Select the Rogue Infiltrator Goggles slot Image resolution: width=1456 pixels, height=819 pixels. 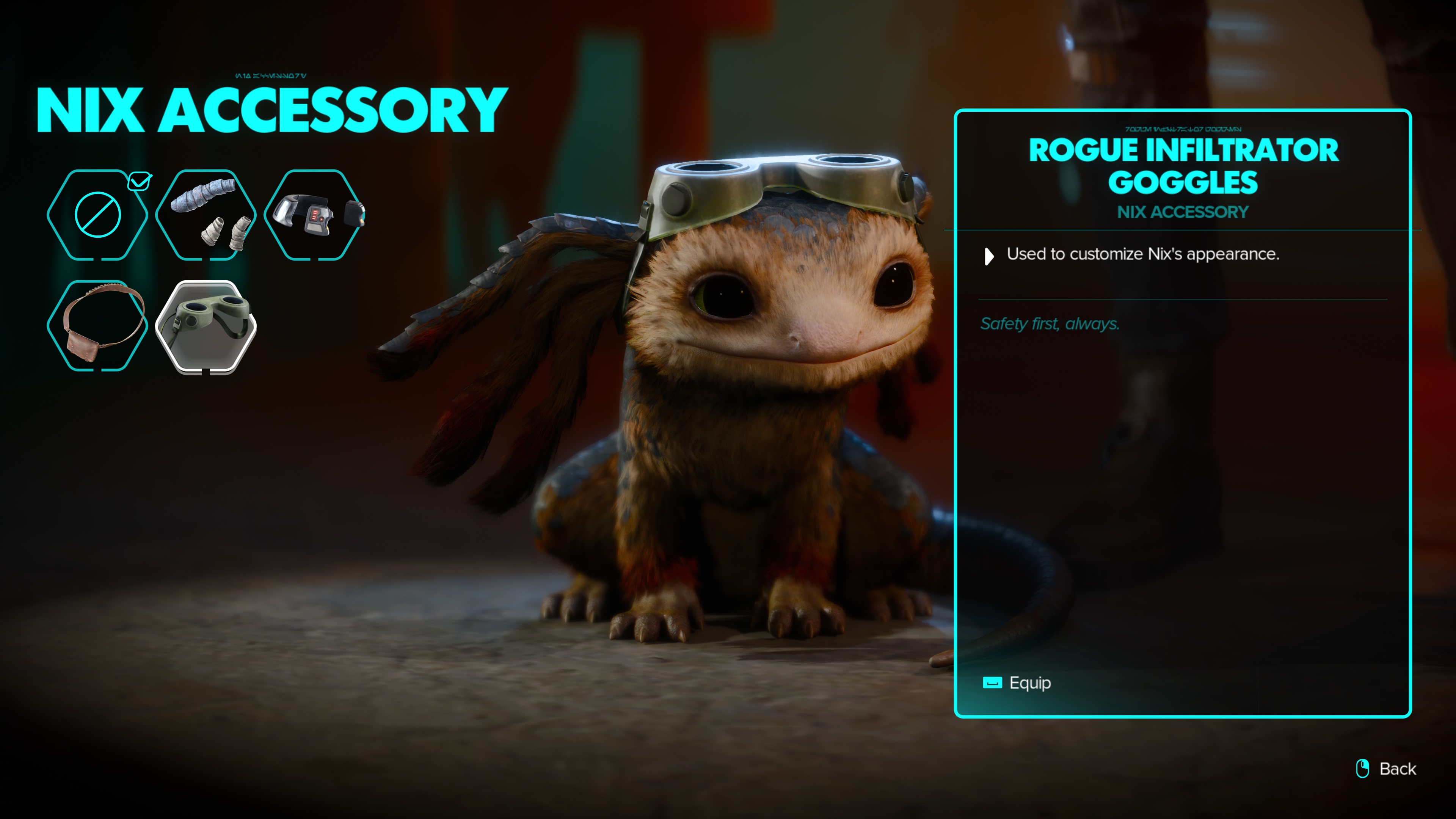coord(206,326)
